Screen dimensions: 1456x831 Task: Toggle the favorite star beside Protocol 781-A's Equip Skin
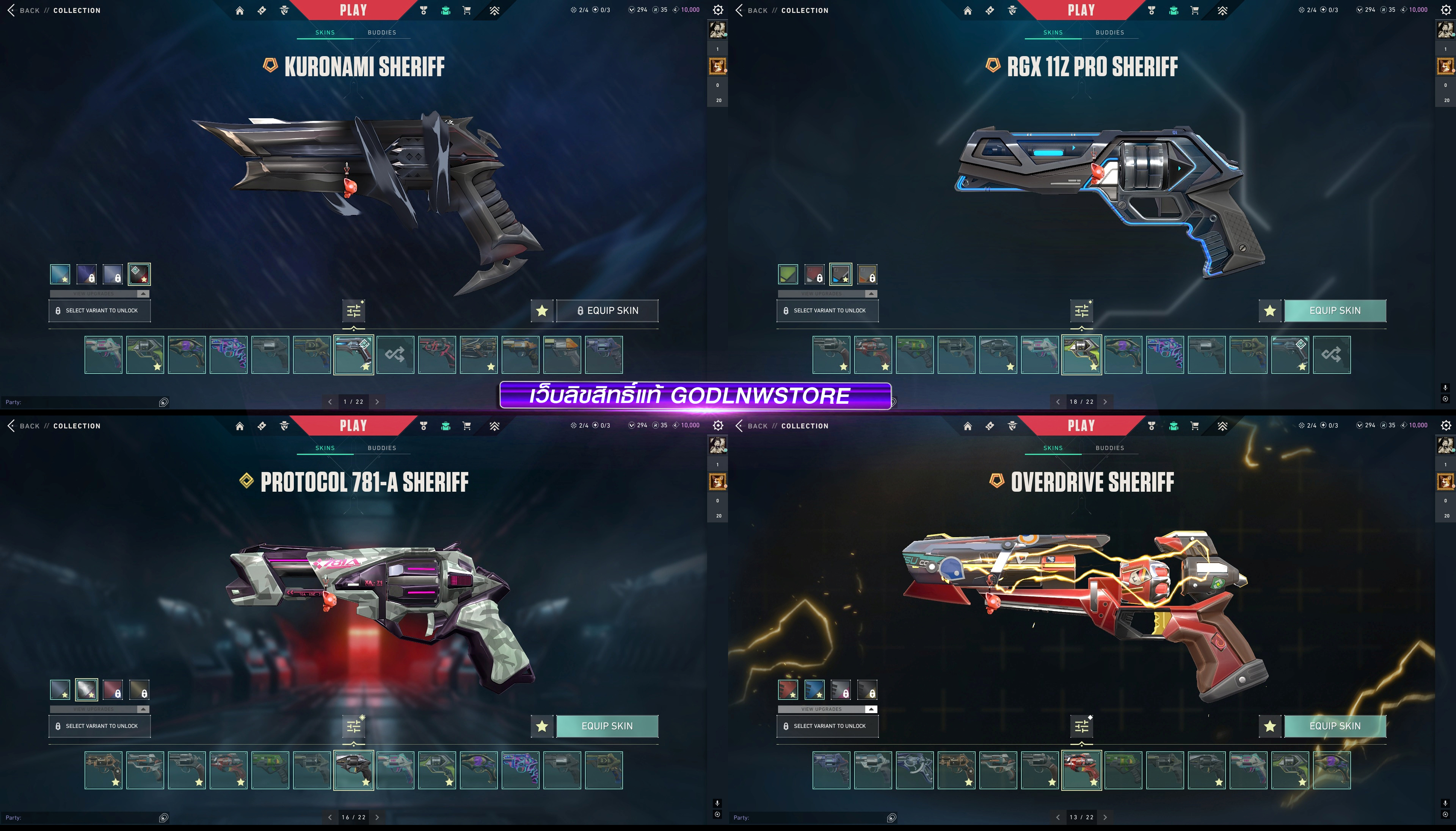[542, 726]
